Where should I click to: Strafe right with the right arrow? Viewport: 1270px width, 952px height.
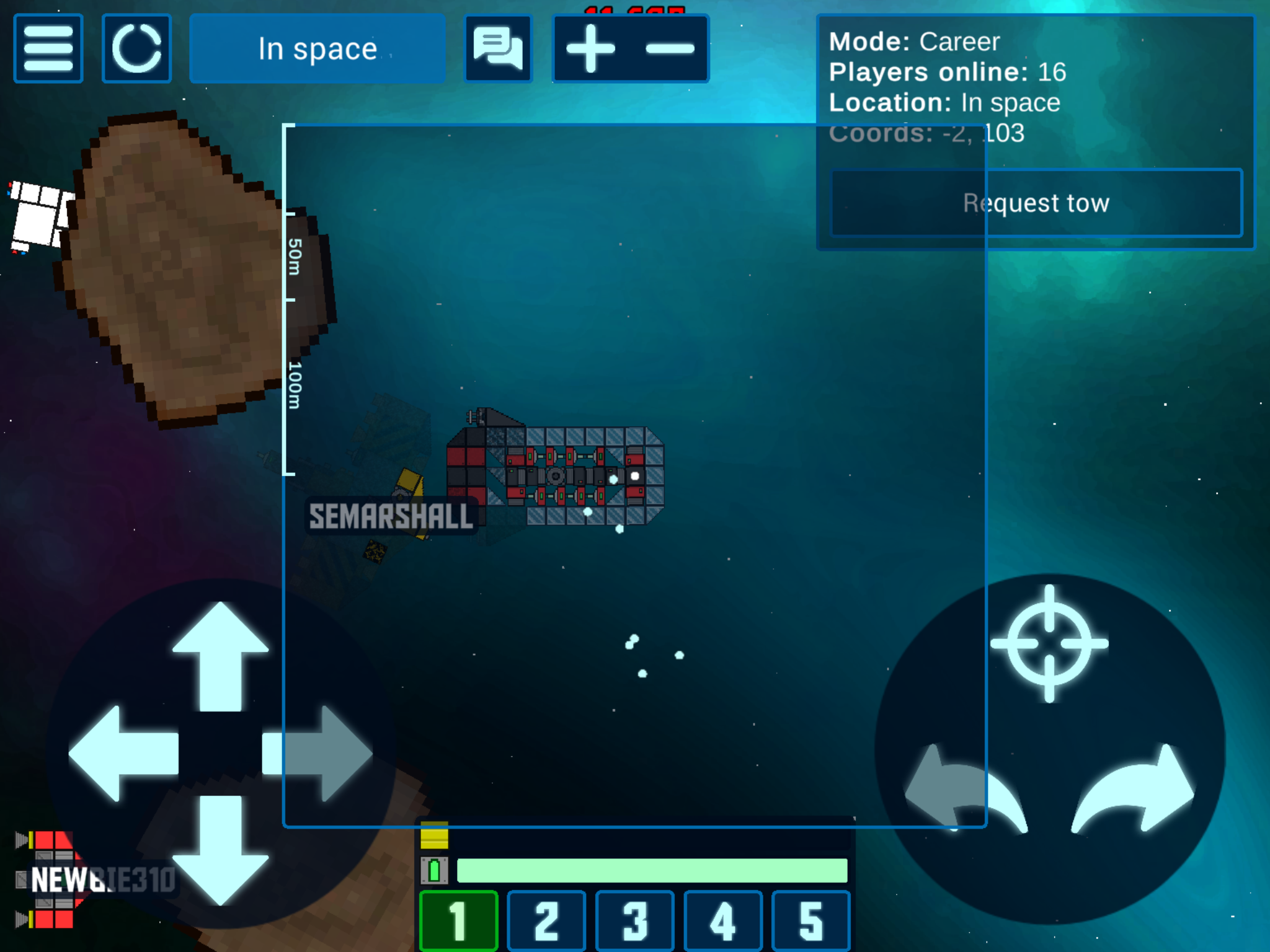[317, 753]
